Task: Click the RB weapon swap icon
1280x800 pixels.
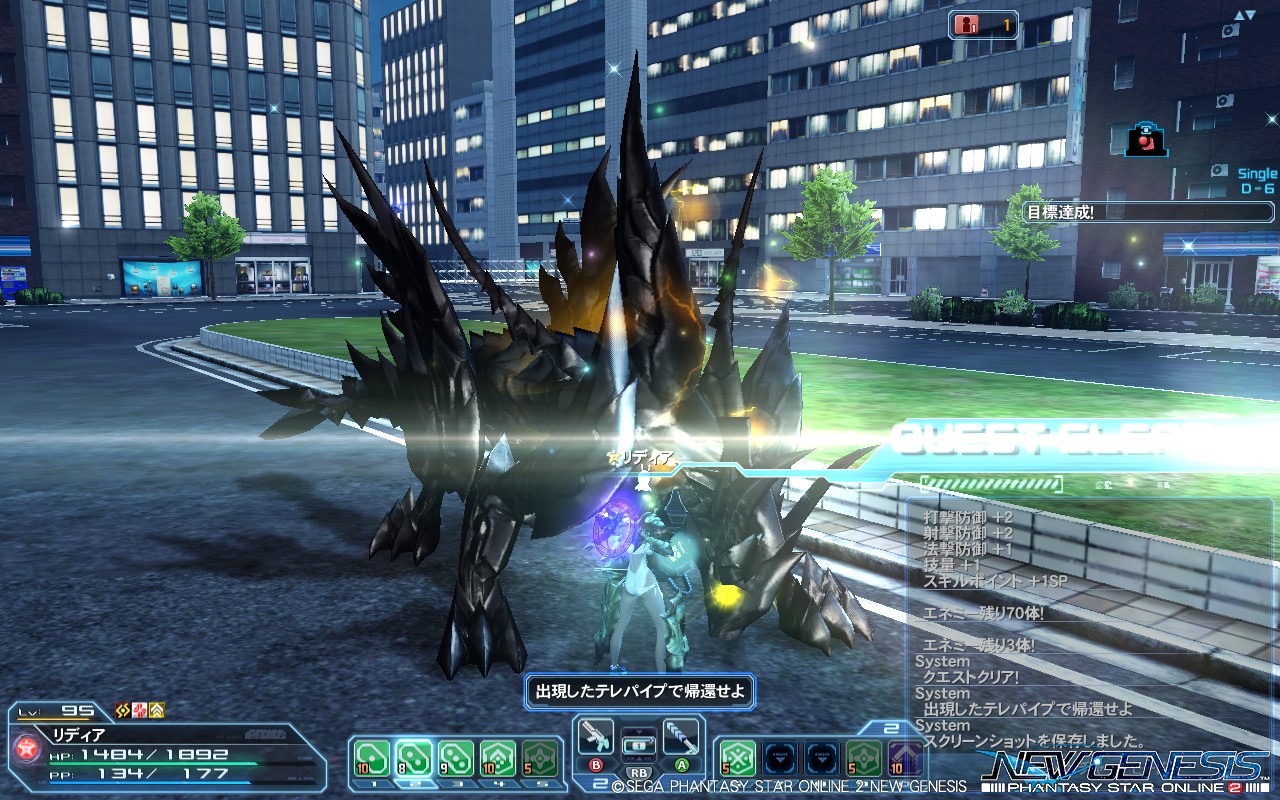Action: (x=637, y=772)
